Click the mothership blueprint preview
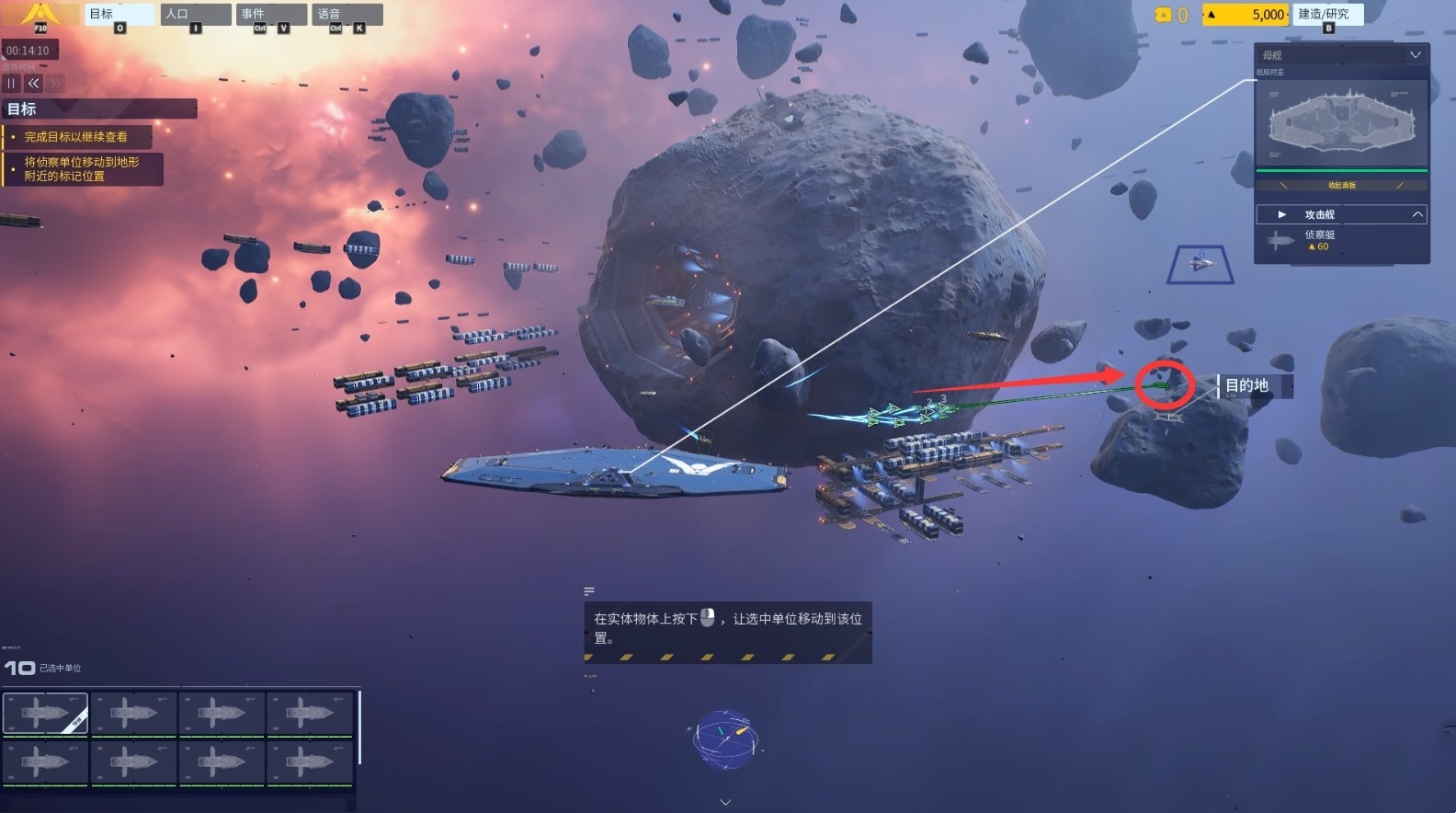 point(1341,123)
